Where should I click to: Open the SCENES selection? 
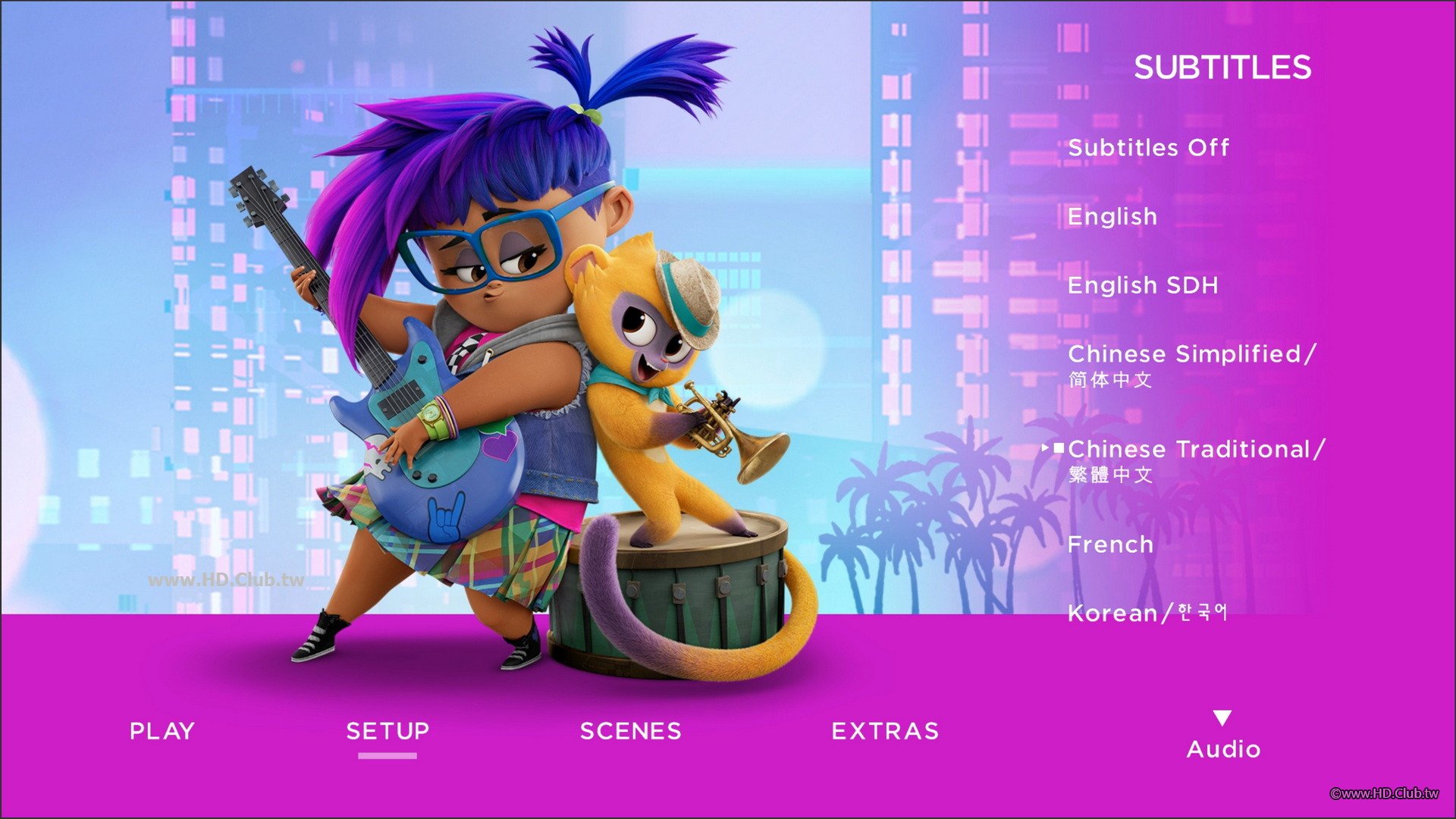[x=630, y=731]
